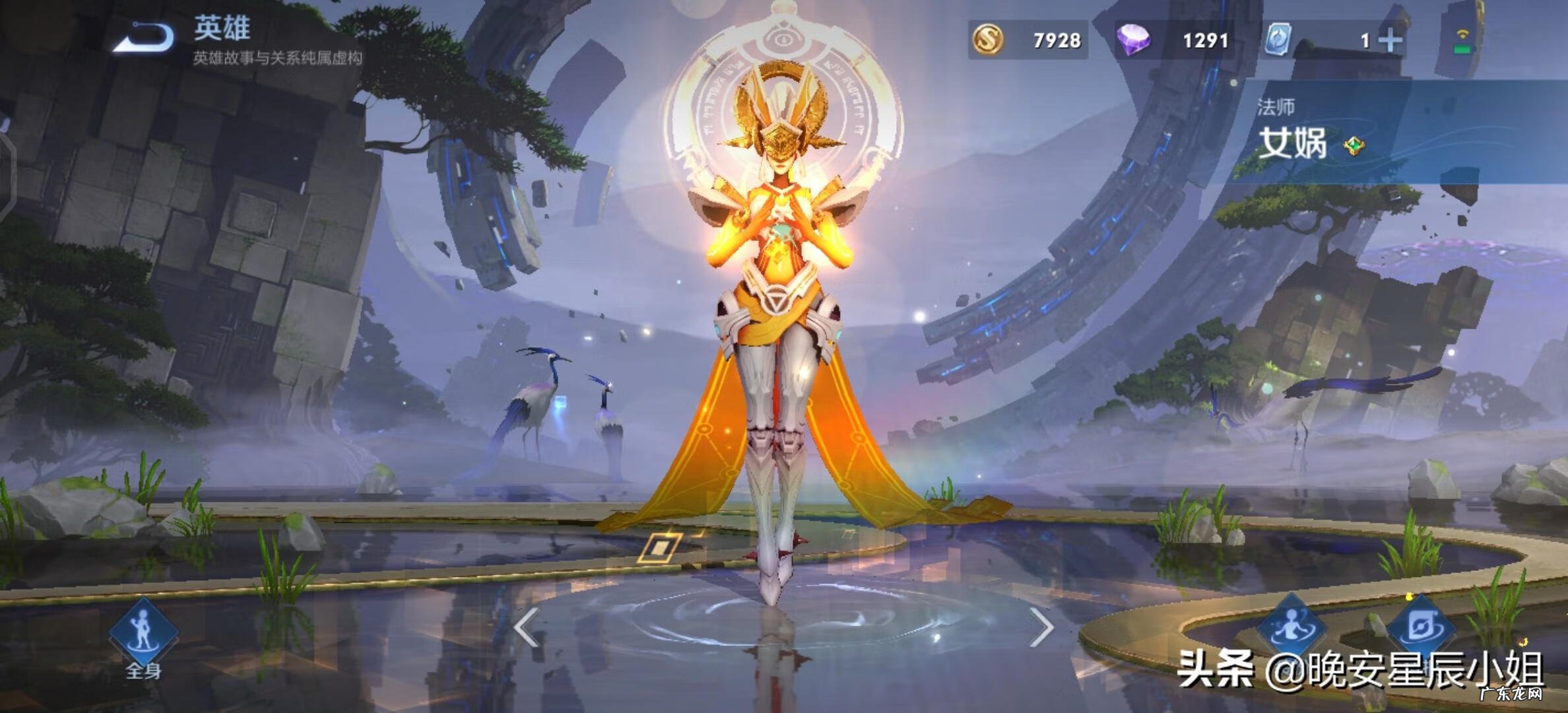Go back using the return arrow

point(144,36)
